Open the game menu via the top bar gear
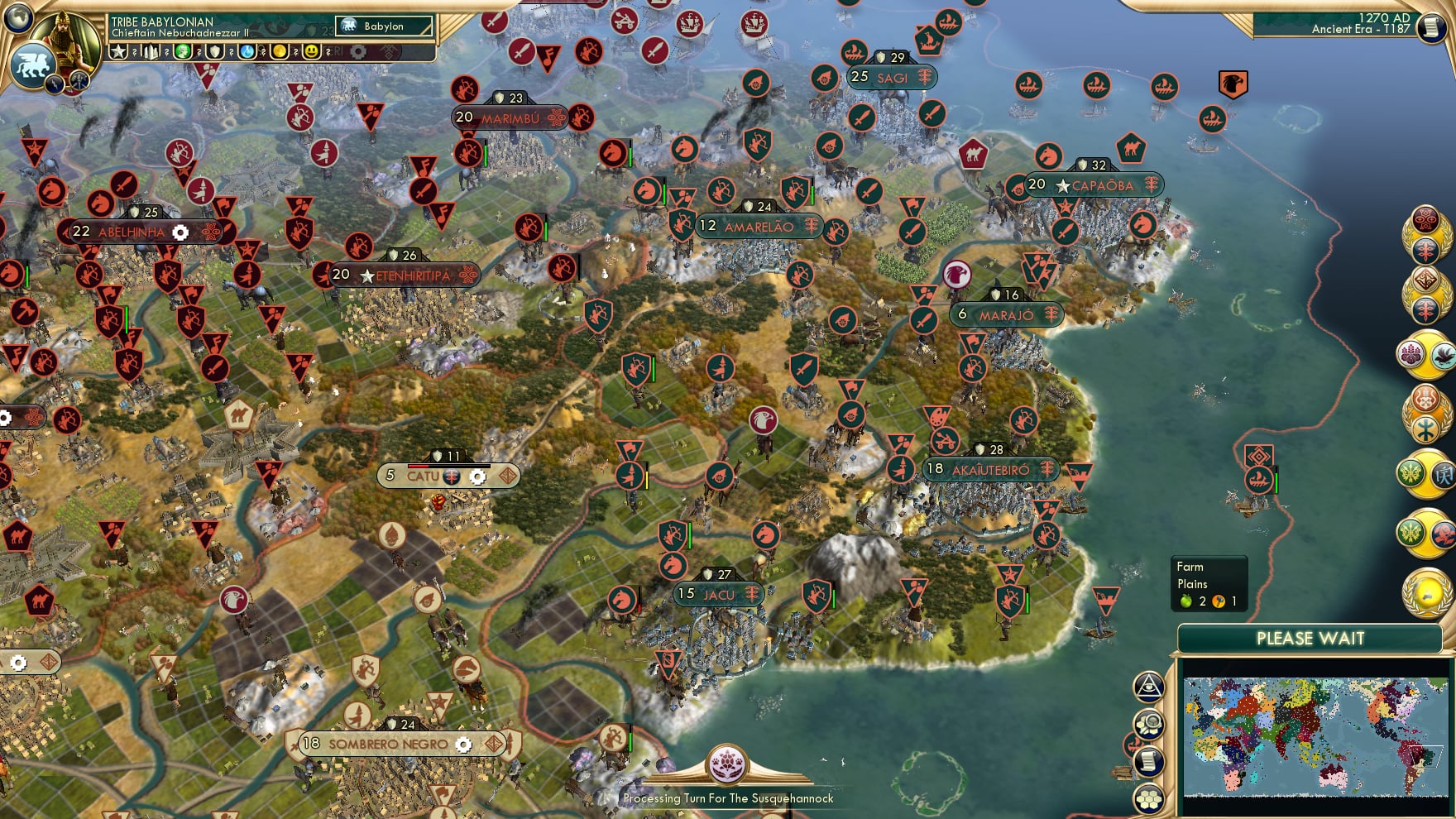The width and height of the screenshot is (1456, 819). point(359,52)
